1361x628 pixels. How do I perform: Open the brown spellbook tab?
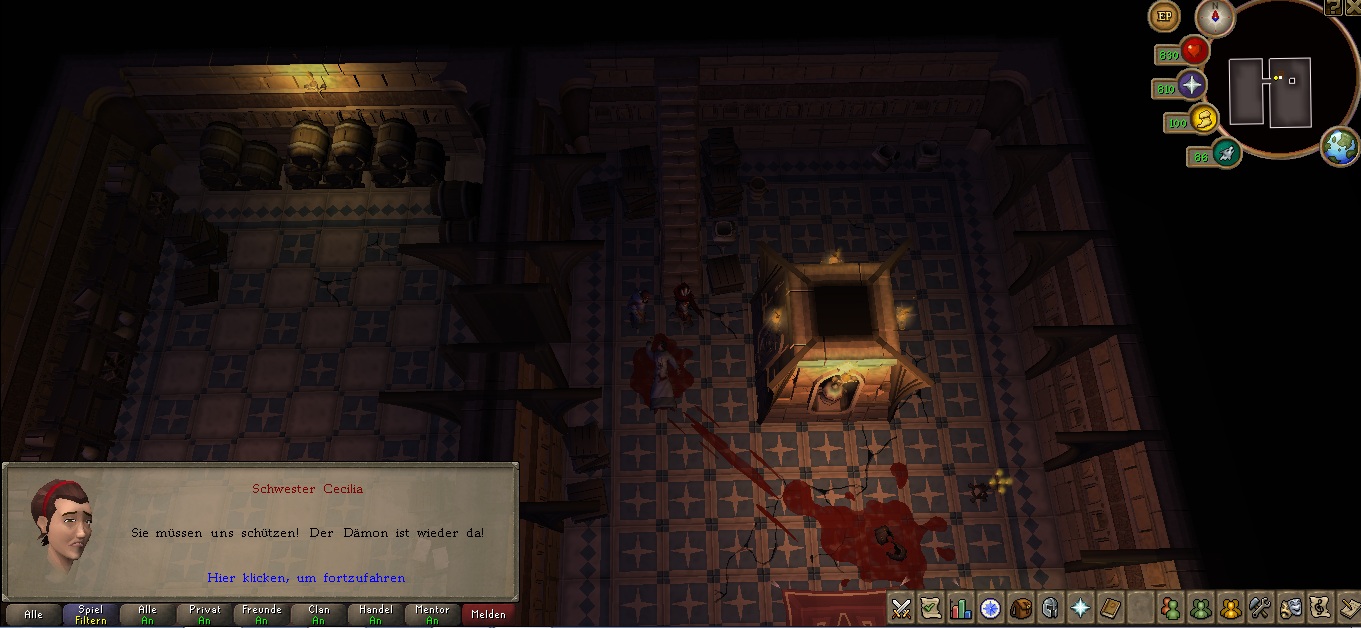pos(1110,608)
